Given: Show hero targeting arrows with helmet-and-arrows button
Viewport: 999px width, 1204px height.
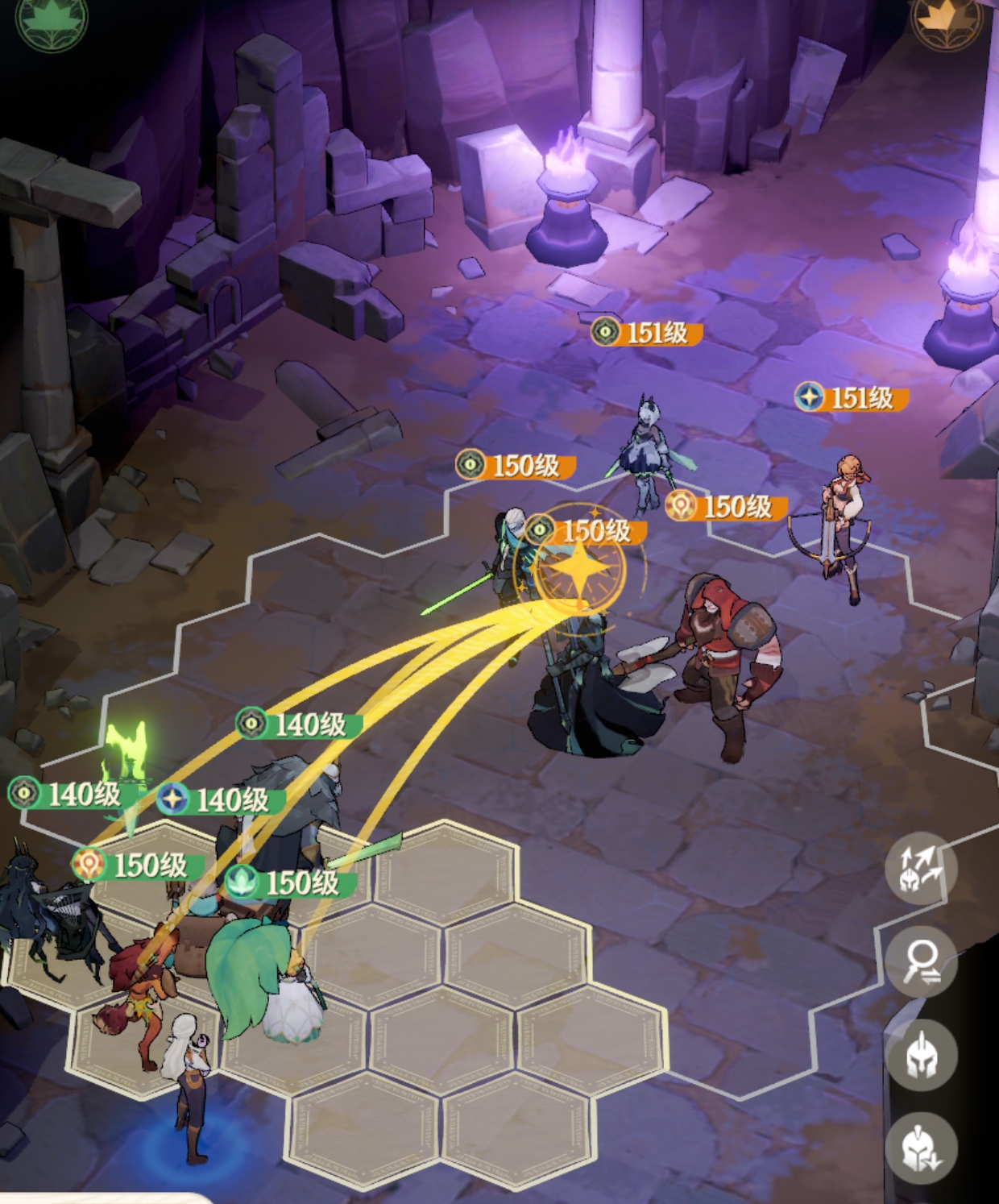Looking at the screenshot, I should [x=921, y=870].
